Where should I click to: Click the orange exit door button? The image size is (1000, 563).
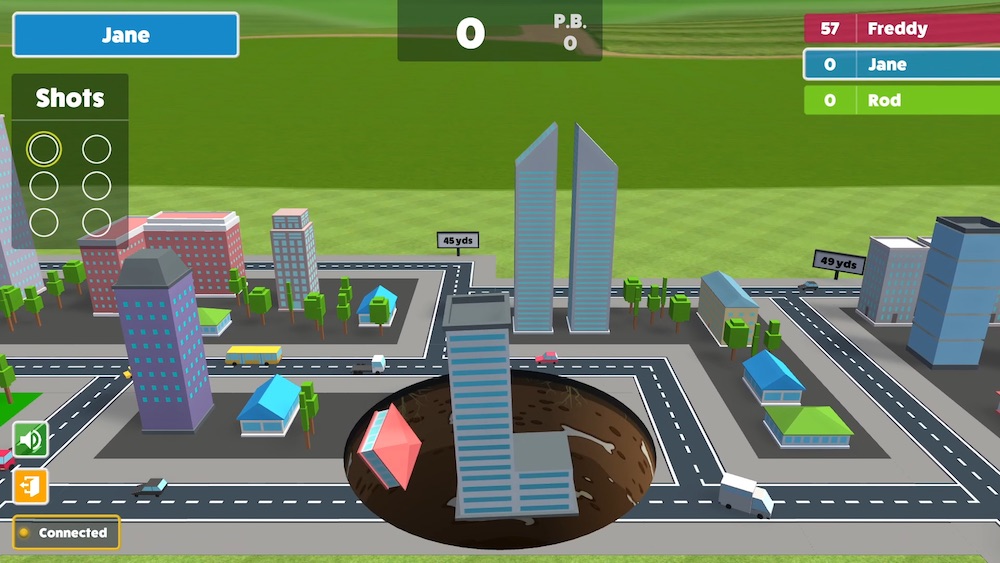pos(31,487)
